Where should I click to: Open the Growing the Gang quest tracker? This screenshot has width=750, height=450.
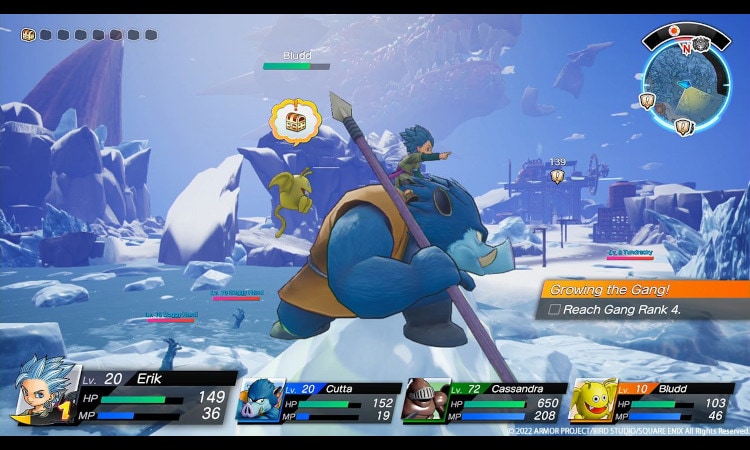[x=643, y=289]
